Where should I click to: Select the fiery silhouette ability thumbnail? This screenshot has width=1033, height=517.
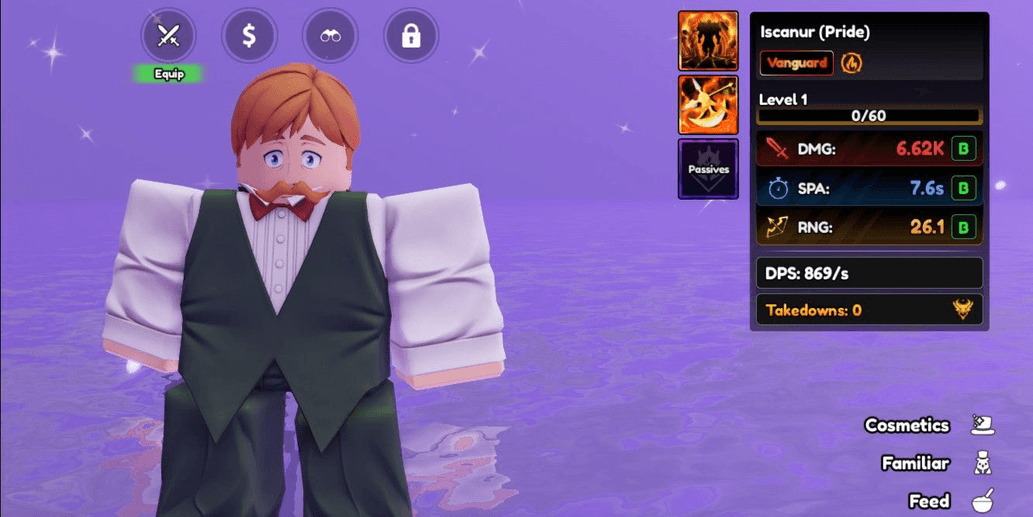pyautogui.click(x=708, y=41)
